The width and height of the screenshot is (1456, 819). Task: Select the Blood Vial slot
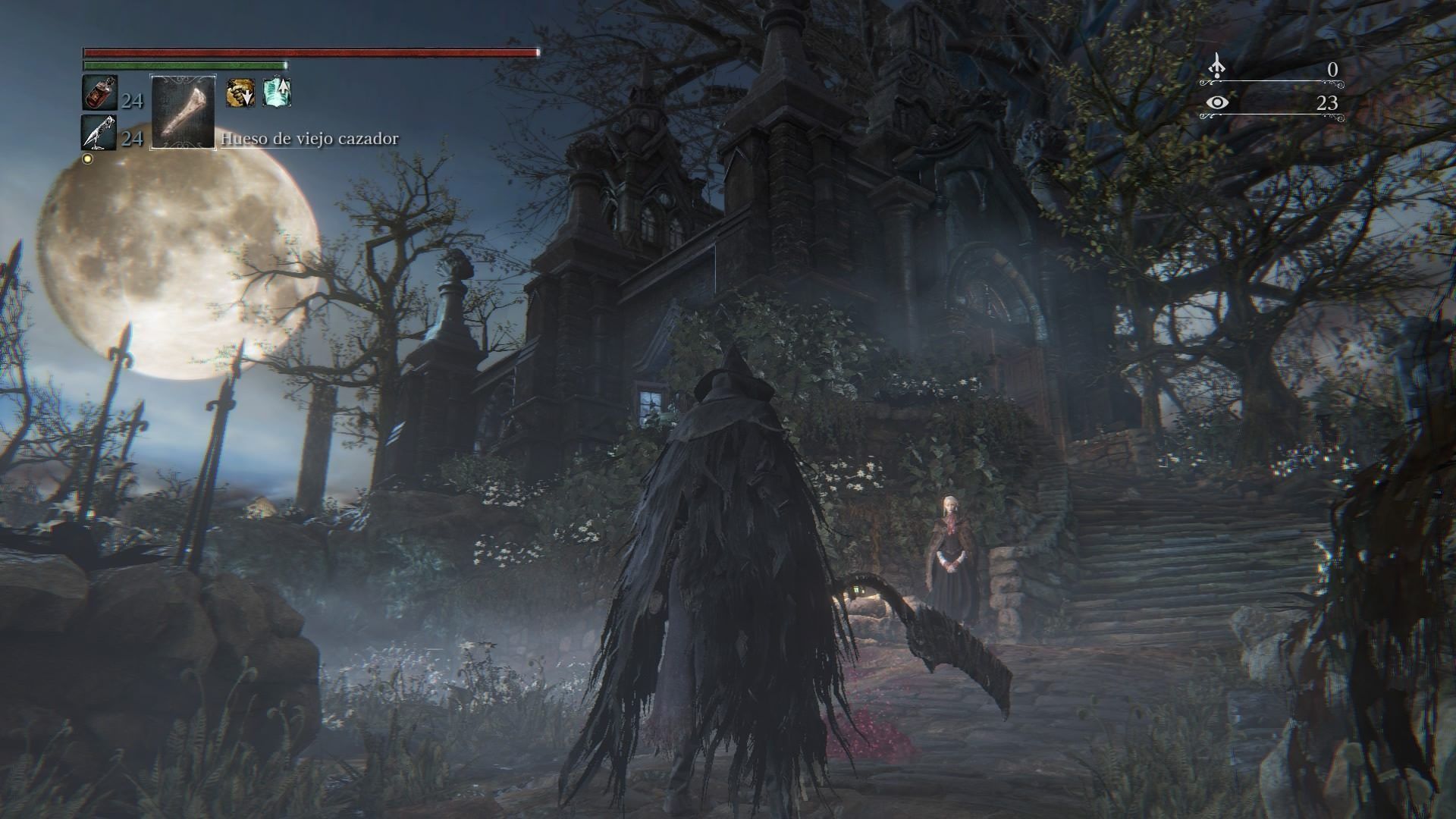point(99,94)
